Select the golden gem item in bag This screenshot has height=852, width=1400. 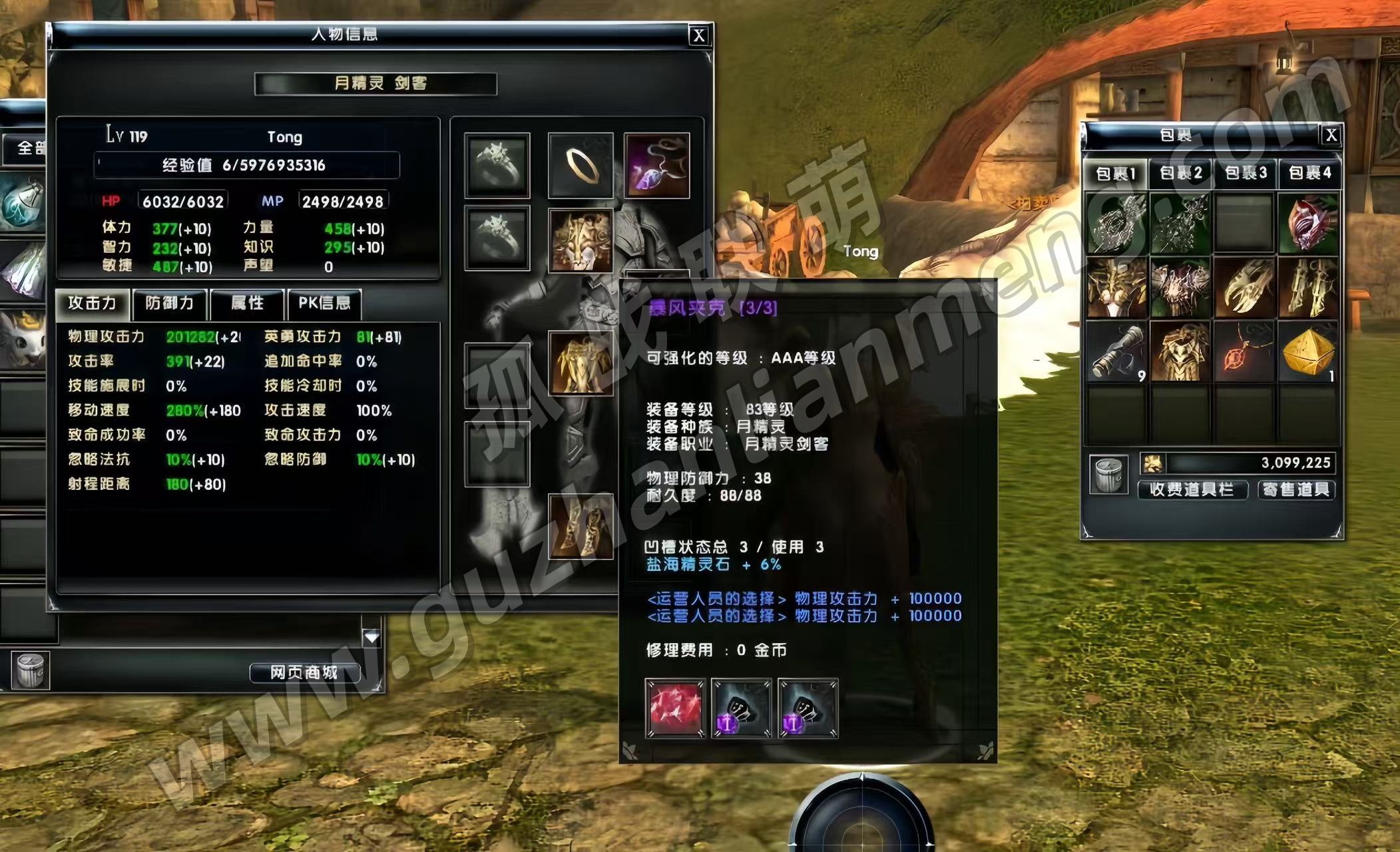[1308, 352]
